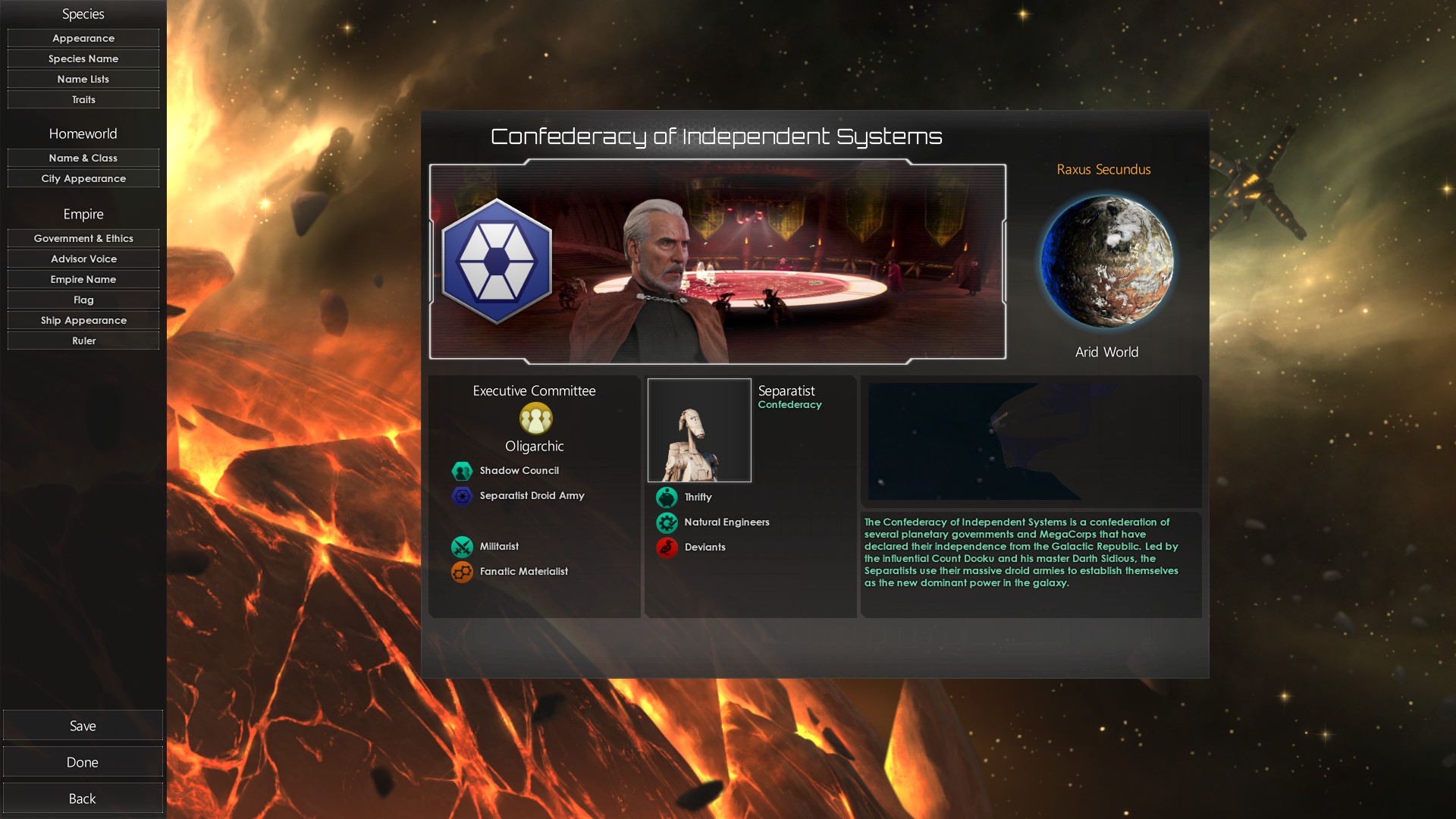
Task: Open the species Appearance editor
Action: point(83,38)
